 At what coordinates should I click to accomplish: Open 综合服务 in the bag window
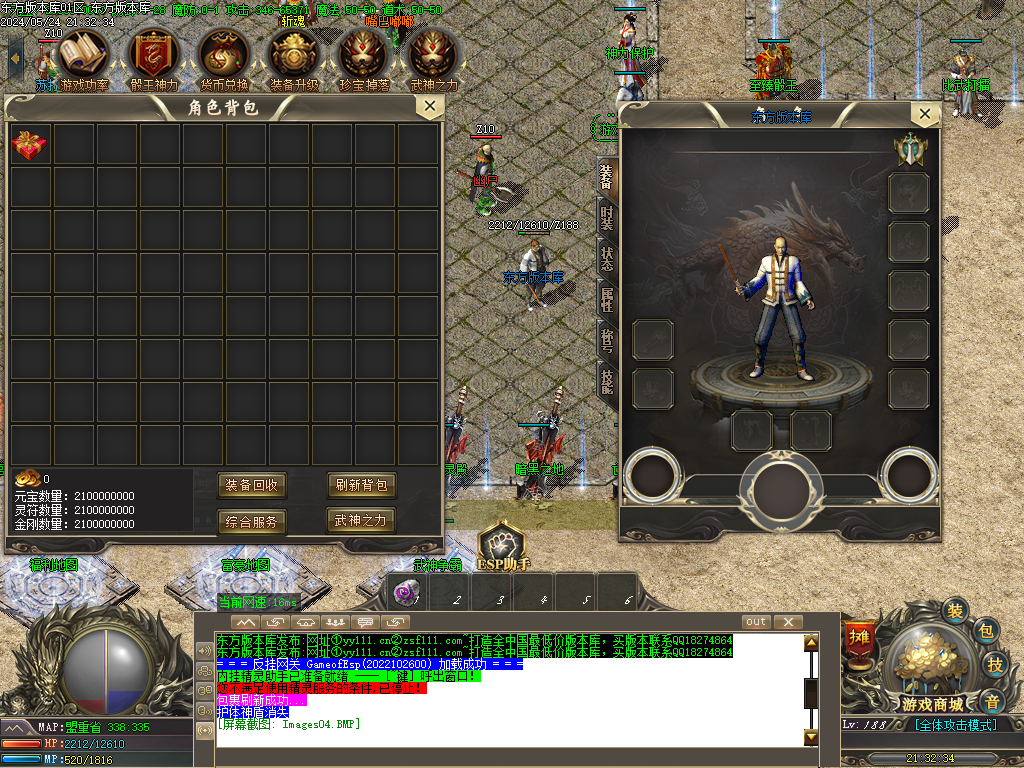252,521
